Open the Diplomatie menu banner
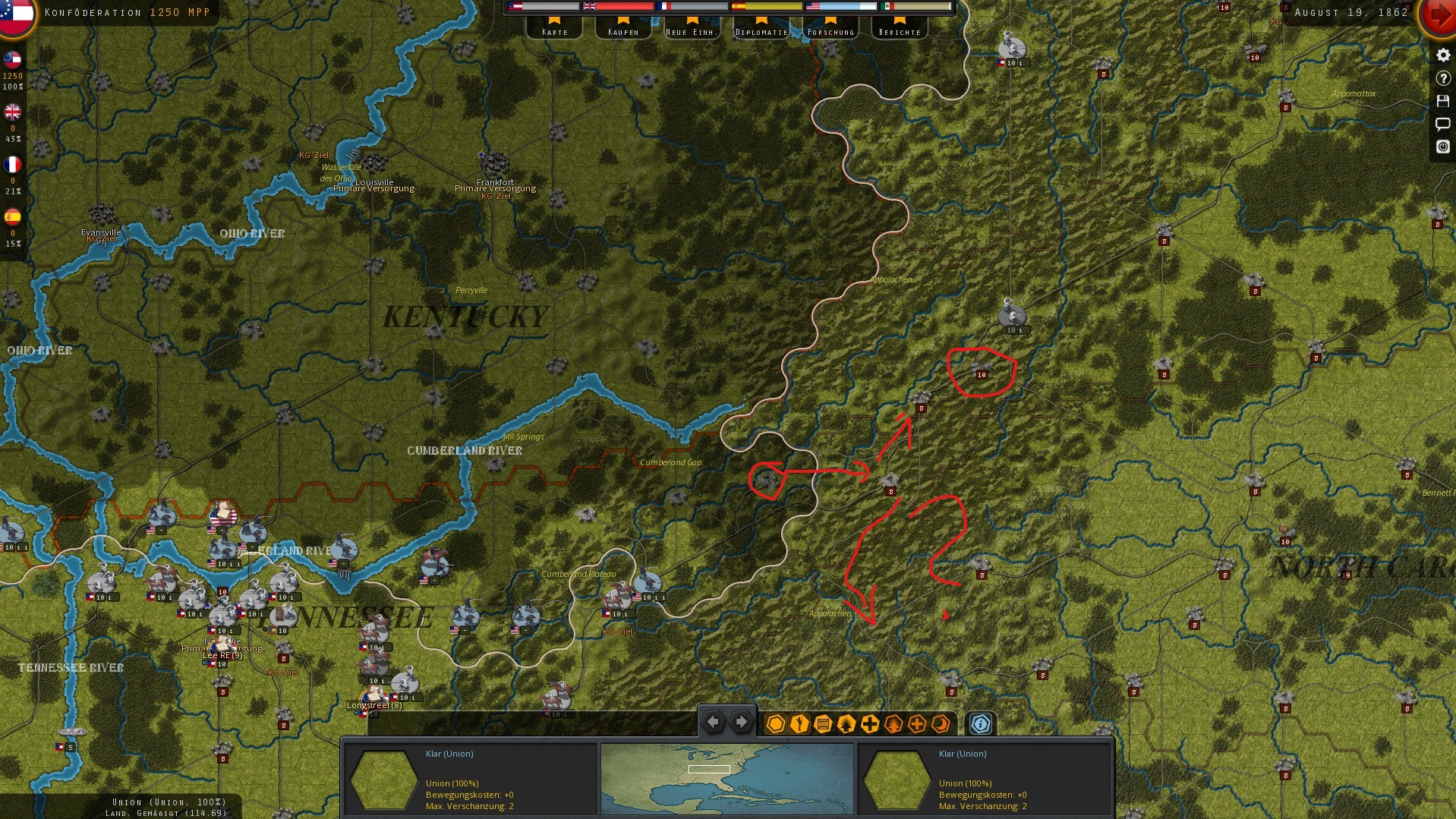The width and height of the screenshot is (1456, 819). pos(761,30)
